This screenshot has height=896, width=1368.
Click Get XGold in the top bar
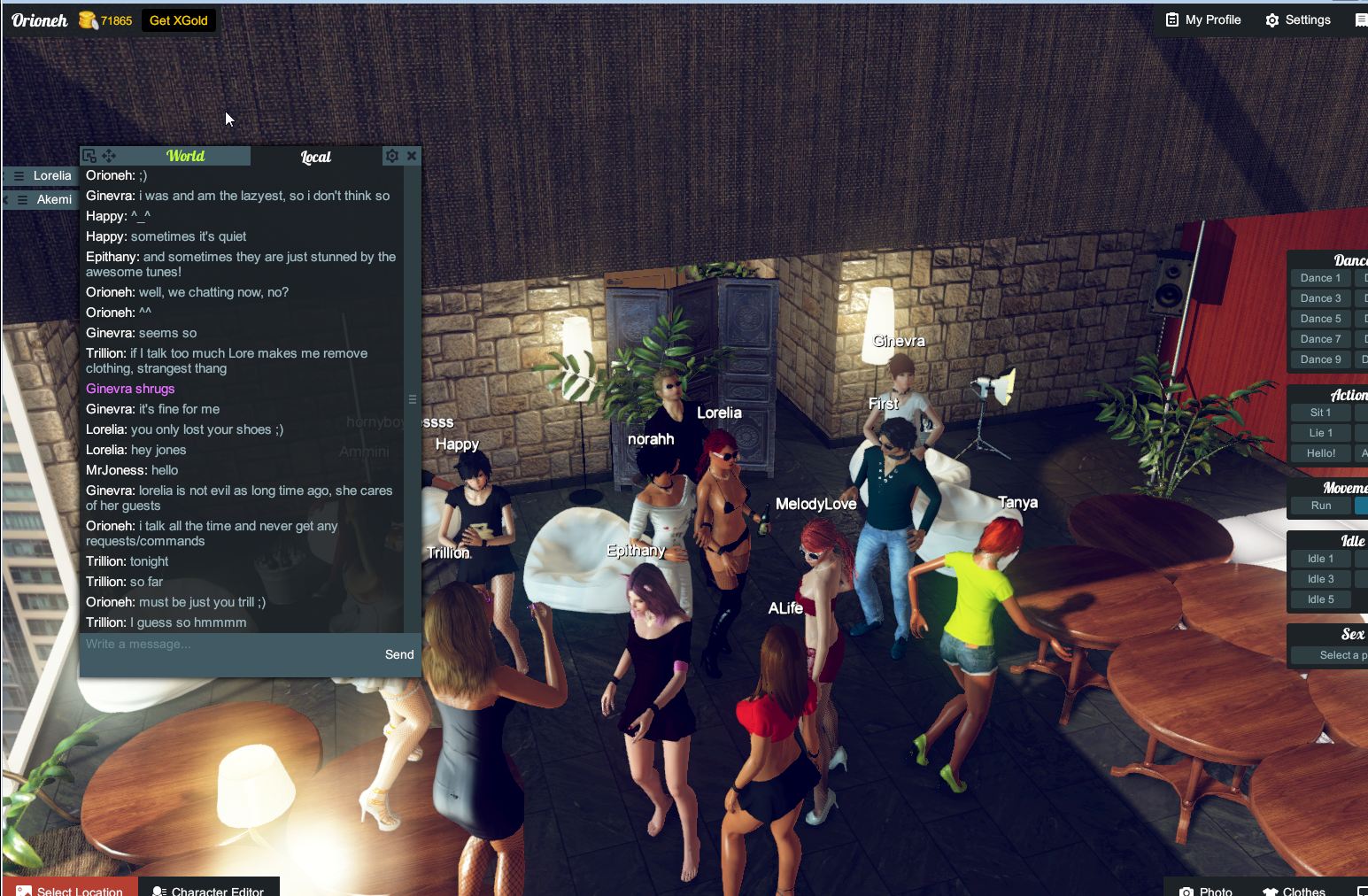178,19
